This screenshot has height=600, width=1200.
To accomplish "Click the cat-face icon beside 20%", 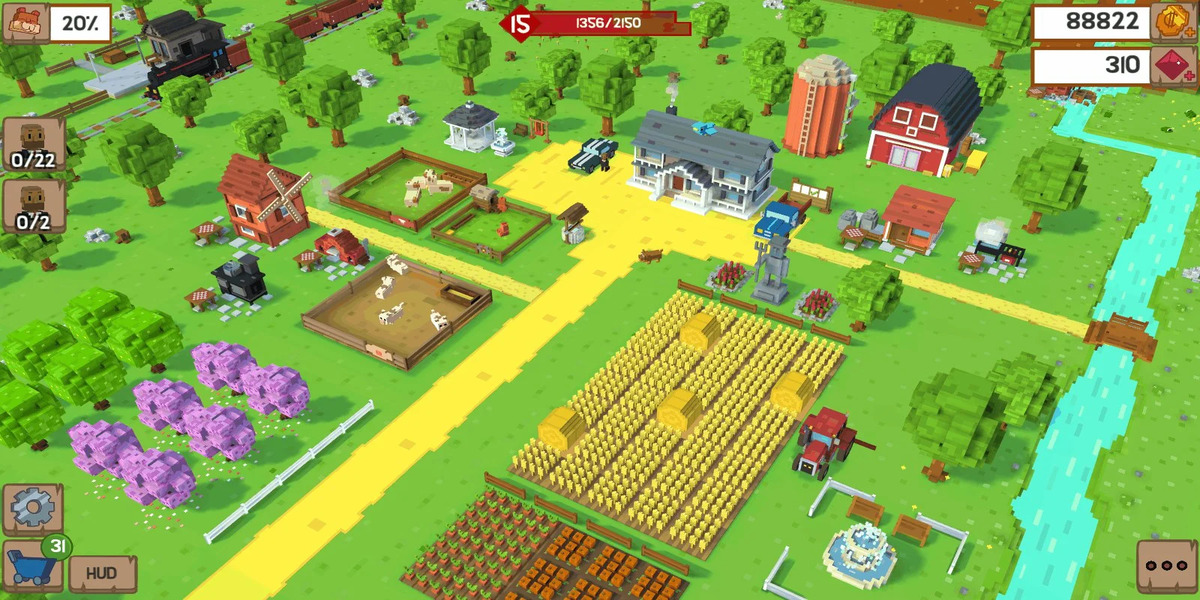I will click(x=24, y=22).
